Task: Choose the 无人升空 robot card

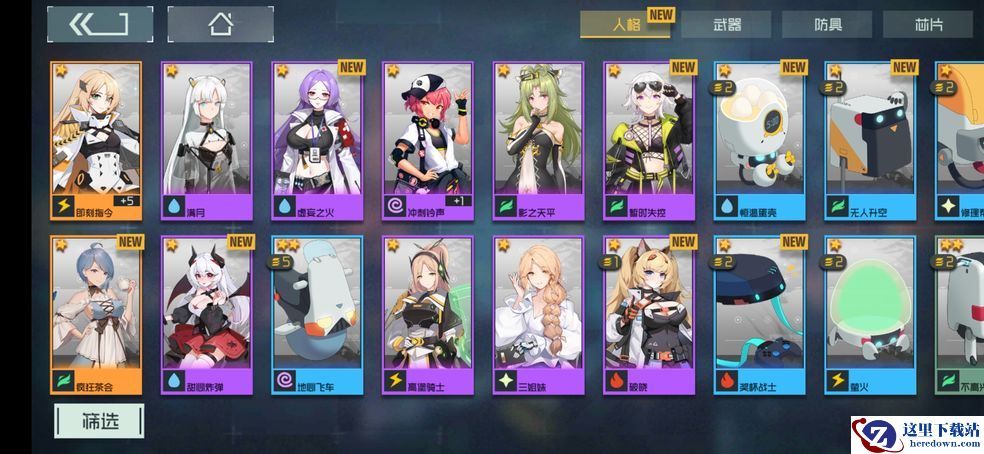Action: coord(869,140)
